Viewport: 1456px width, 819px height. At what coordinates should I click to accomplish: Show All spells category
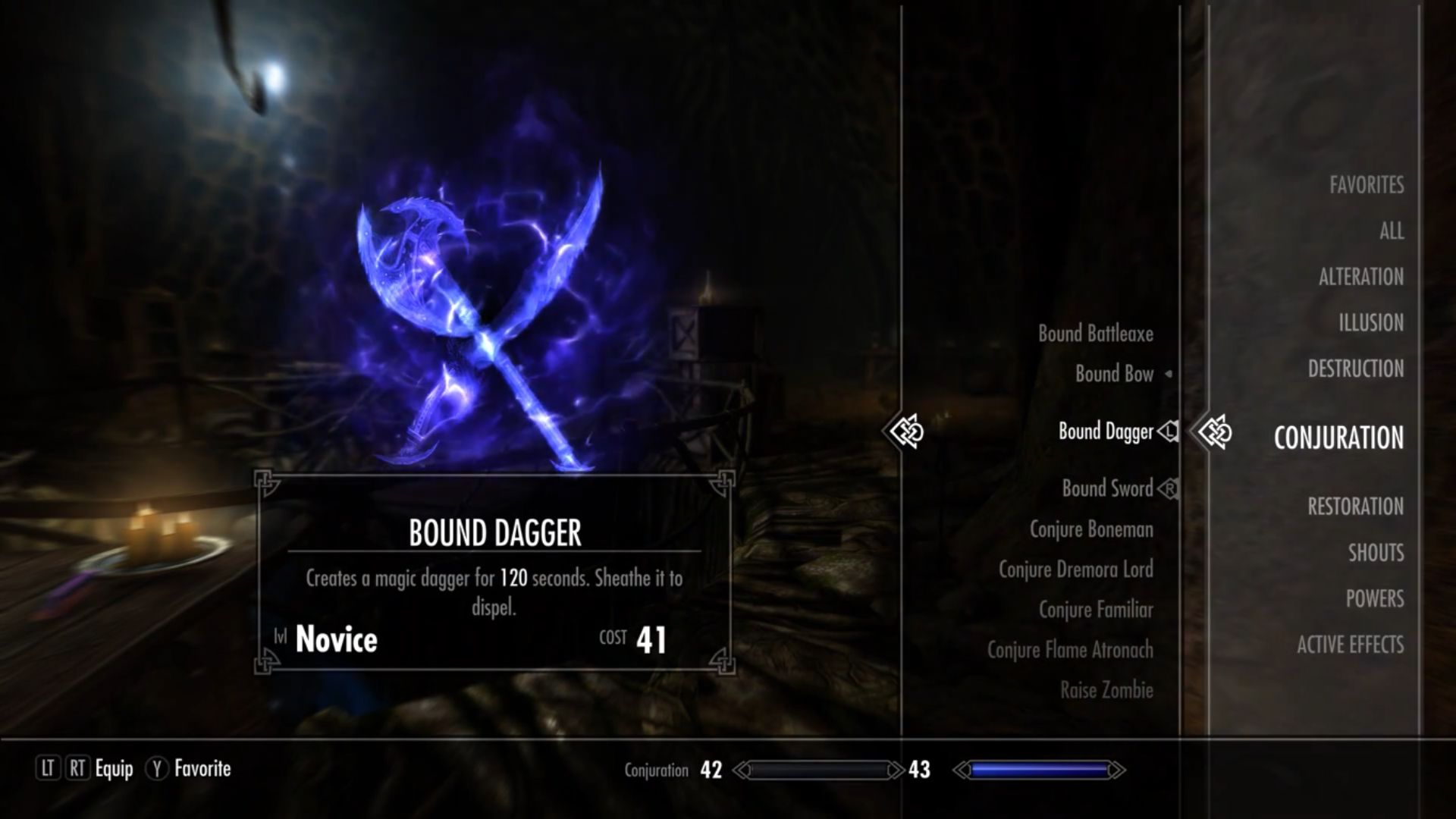click(1392, 231)
